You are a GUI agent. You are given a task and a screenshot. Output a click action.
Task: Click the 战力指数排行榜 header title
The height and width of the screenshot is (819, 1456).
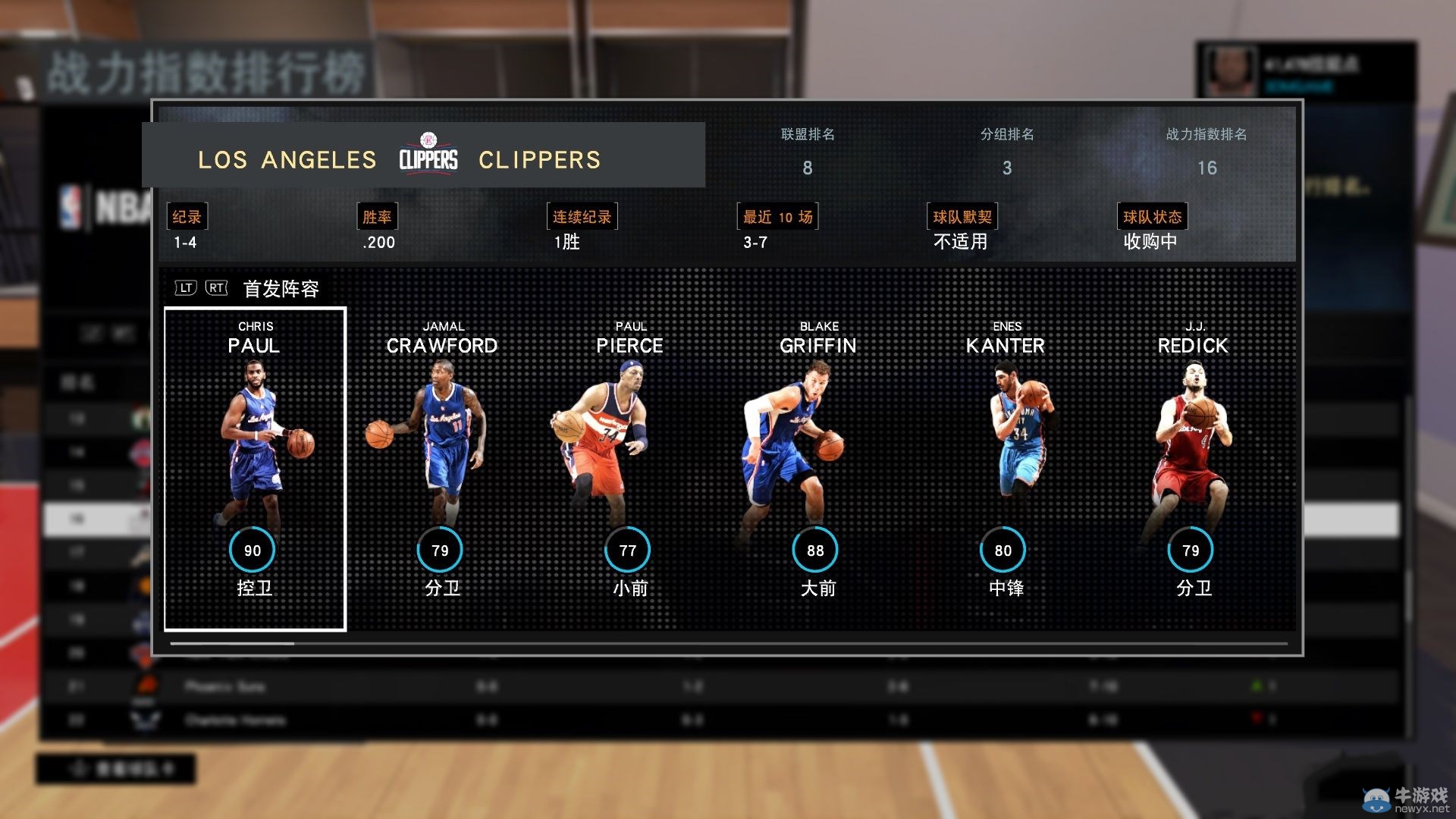click(x=206, y=72)
